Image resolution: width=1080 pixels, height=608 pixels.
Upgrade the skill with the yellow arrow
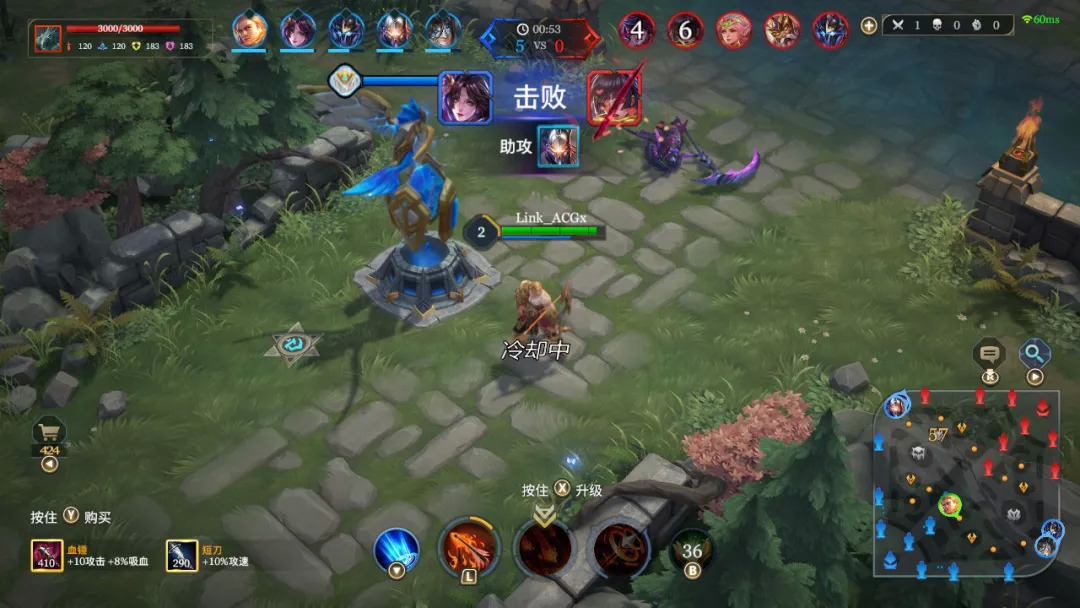(544, 515)
